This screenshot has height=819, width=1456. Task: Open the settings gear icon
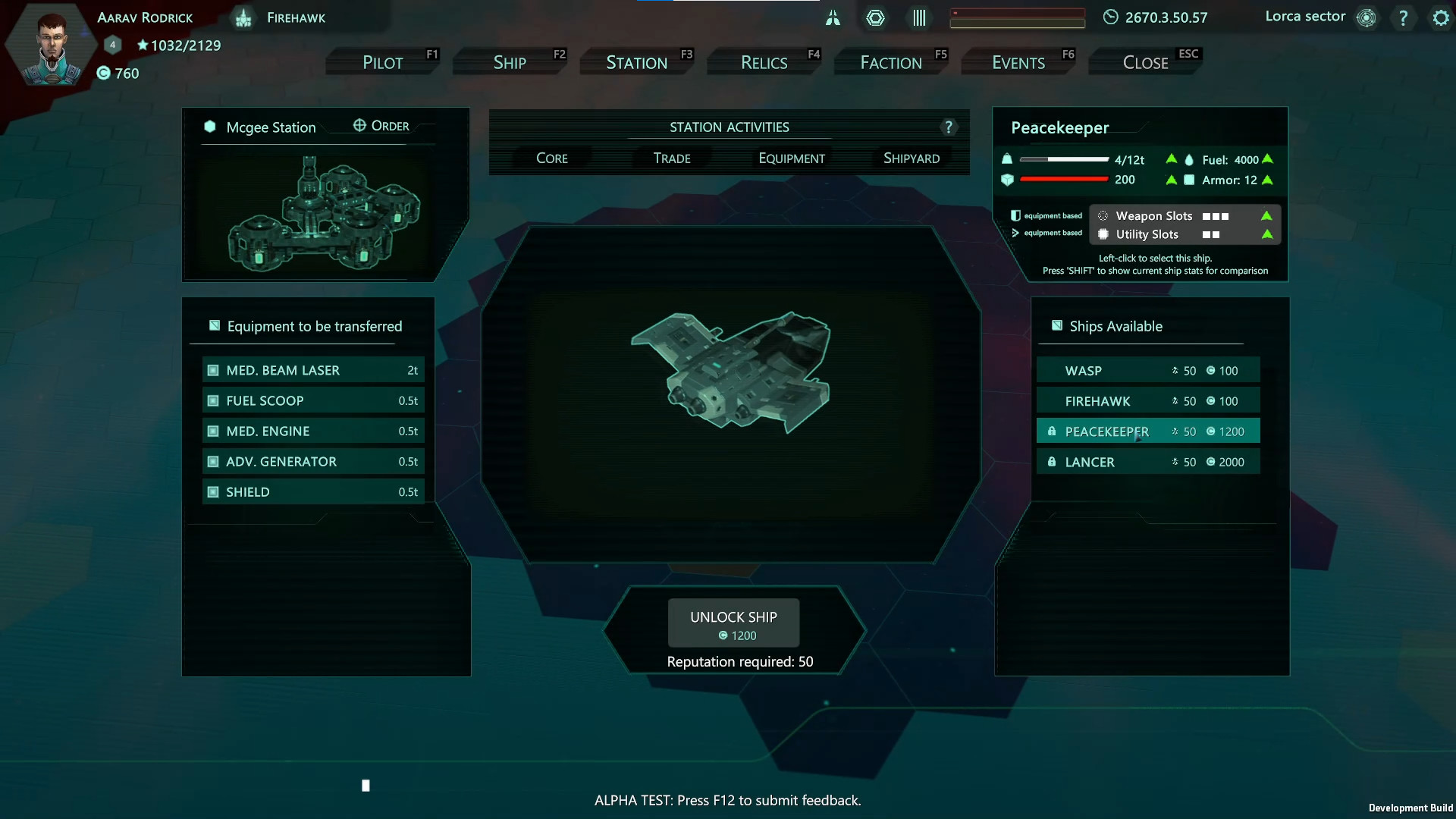point(1439,17)
